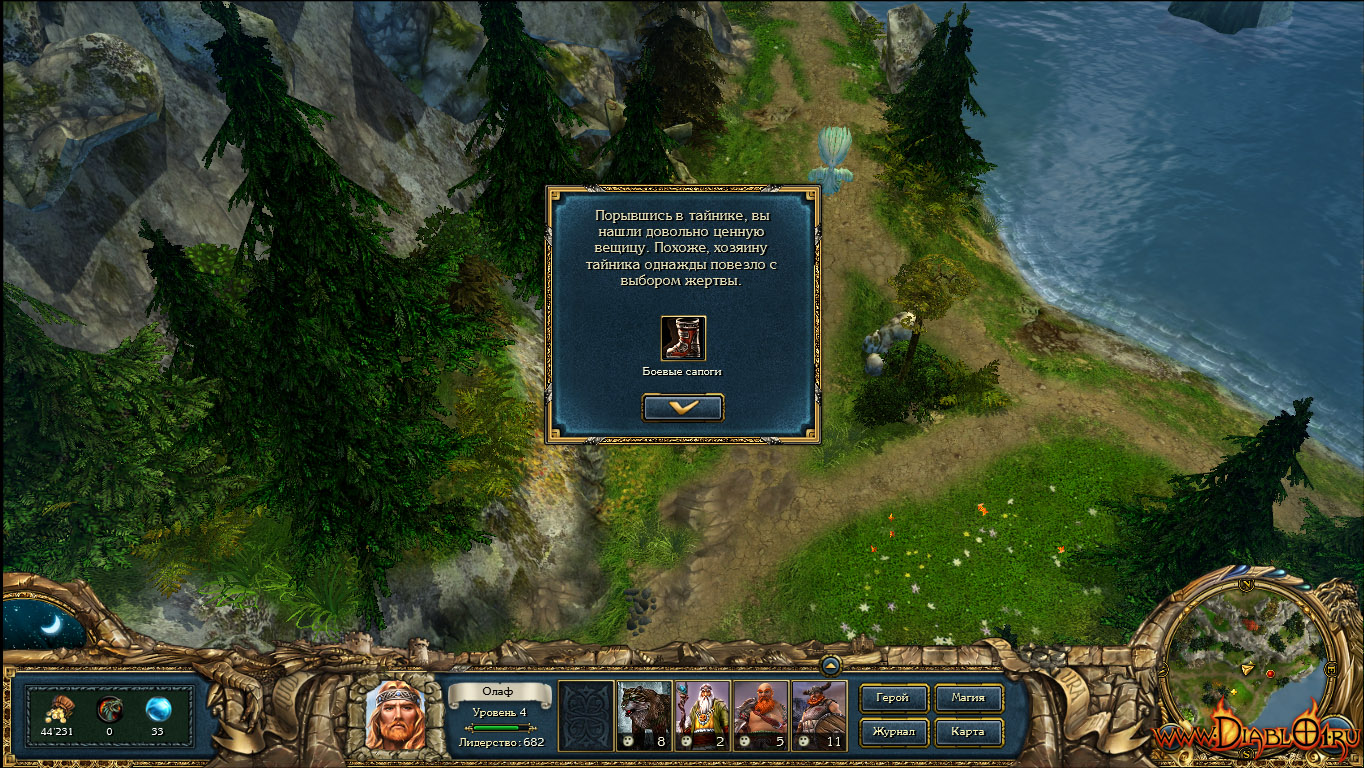Click the gold coins resource icon
1364x768 pixels.
point(55,709)
